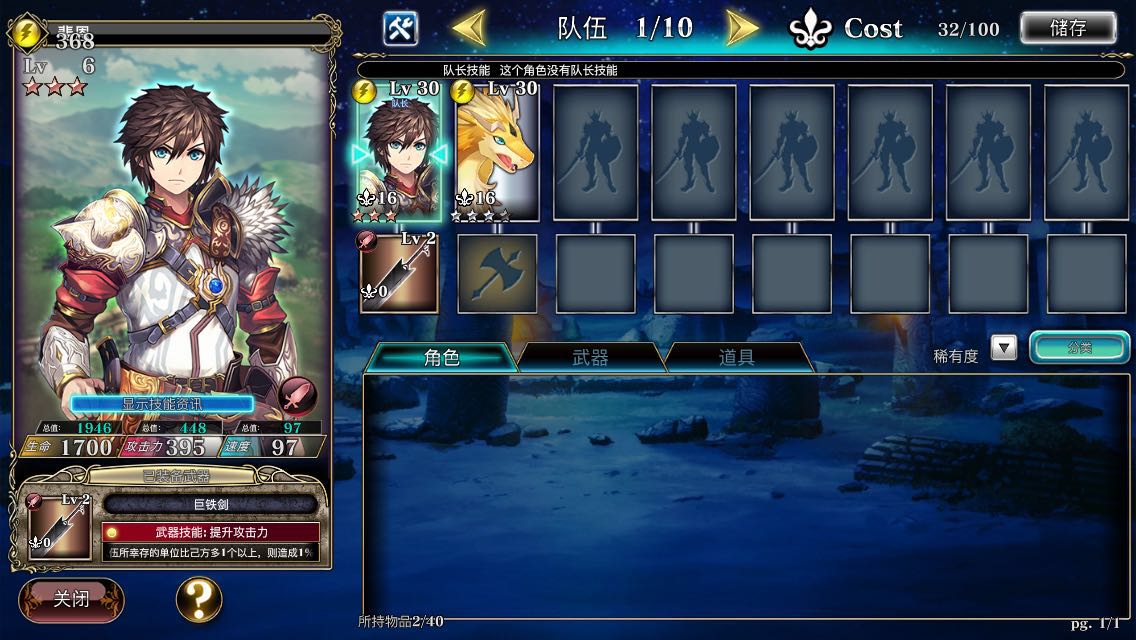Open the 稀有度 sort dropdown arrow
The height and width of the screenshot is (640, 1136).
1003,348
